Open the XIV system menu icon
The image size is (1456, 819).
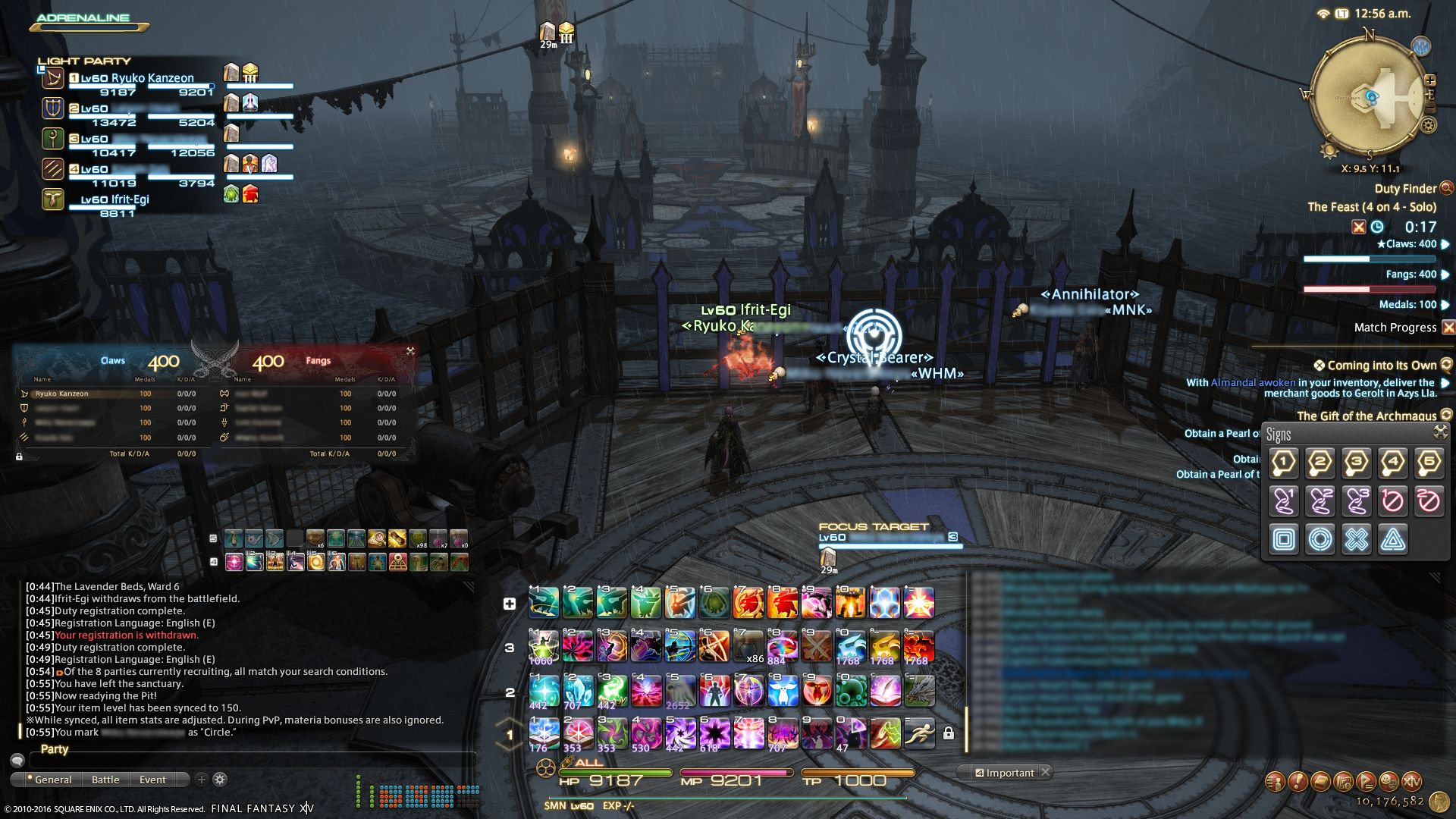pos(1411,781)
